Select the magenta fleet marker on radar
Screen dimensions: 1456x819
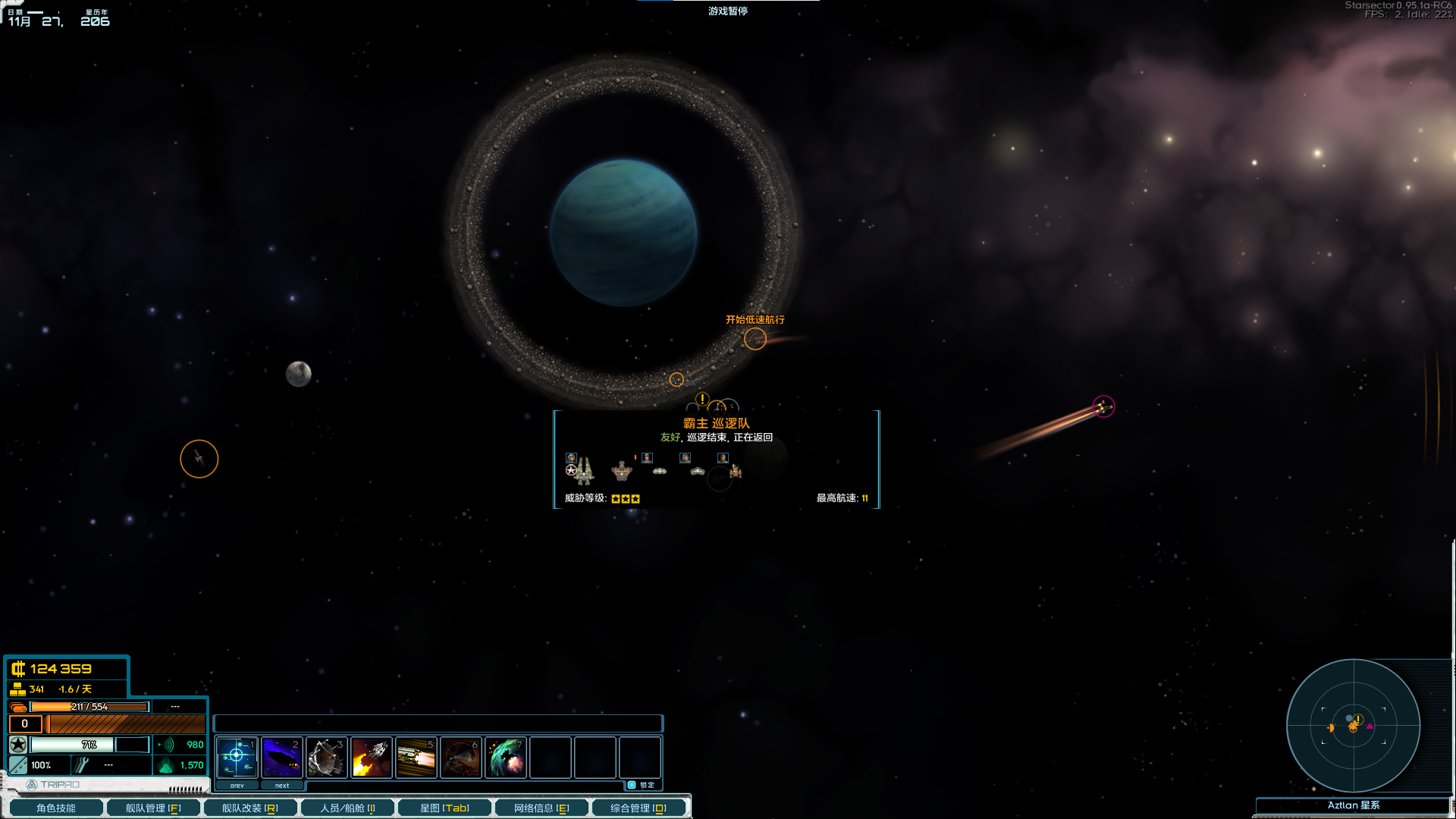1370,726
